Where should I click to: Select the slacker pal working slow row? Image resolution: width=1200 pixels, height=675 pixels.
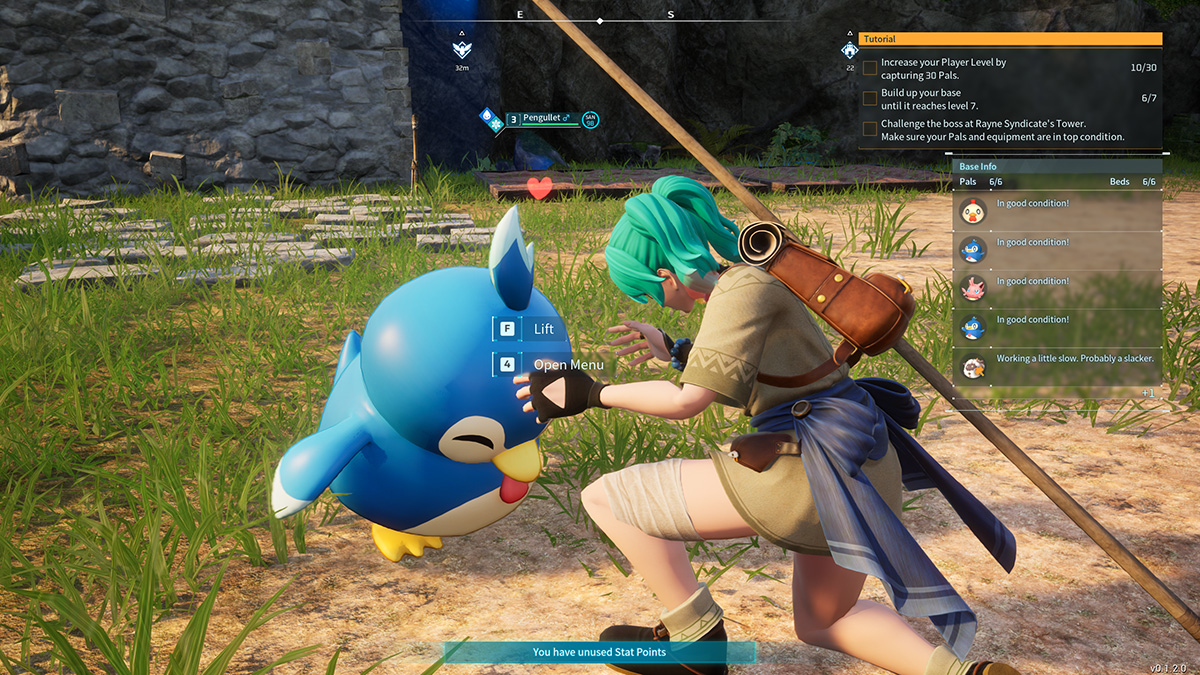click(1056, 366)
